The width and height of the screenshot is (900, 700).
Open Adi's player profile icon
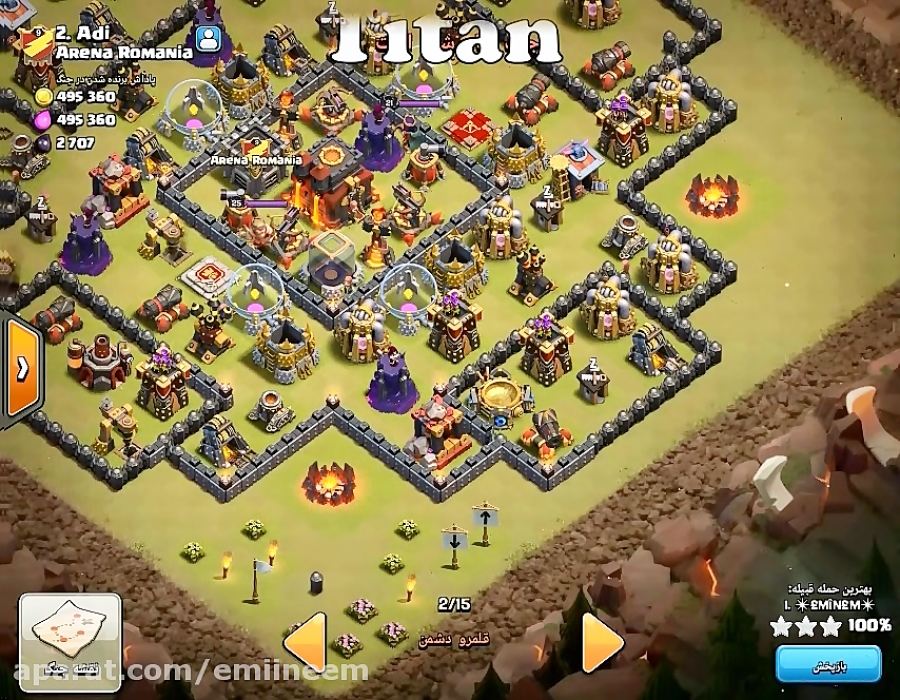(x=208, y=38)
